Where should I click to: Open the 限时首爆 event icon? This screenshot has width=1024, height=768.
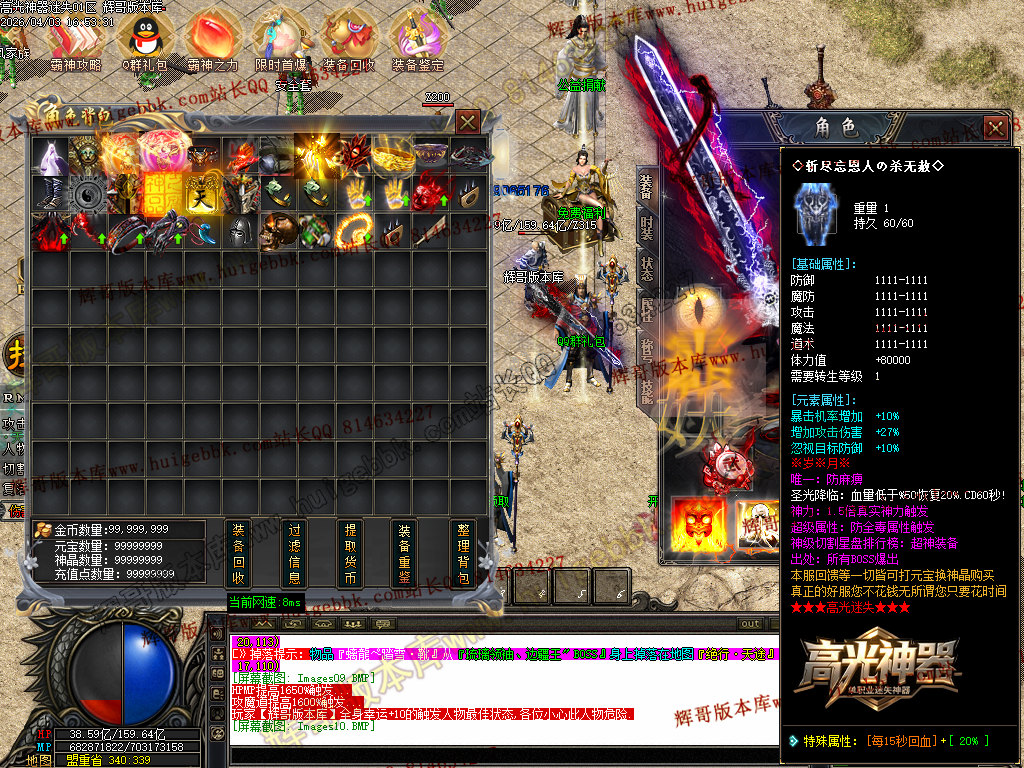click(x=280, y=40)
